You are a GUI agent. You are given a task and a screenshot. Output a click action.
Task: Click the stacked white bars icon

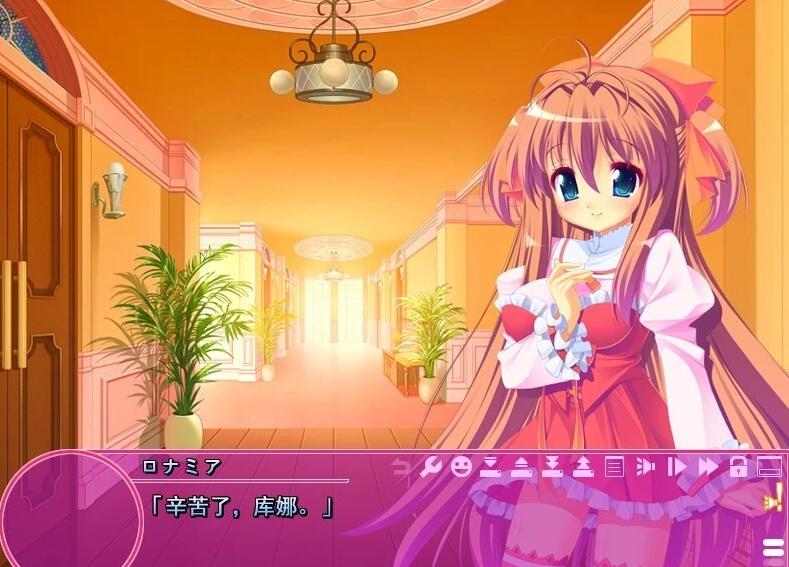point(773,546)
